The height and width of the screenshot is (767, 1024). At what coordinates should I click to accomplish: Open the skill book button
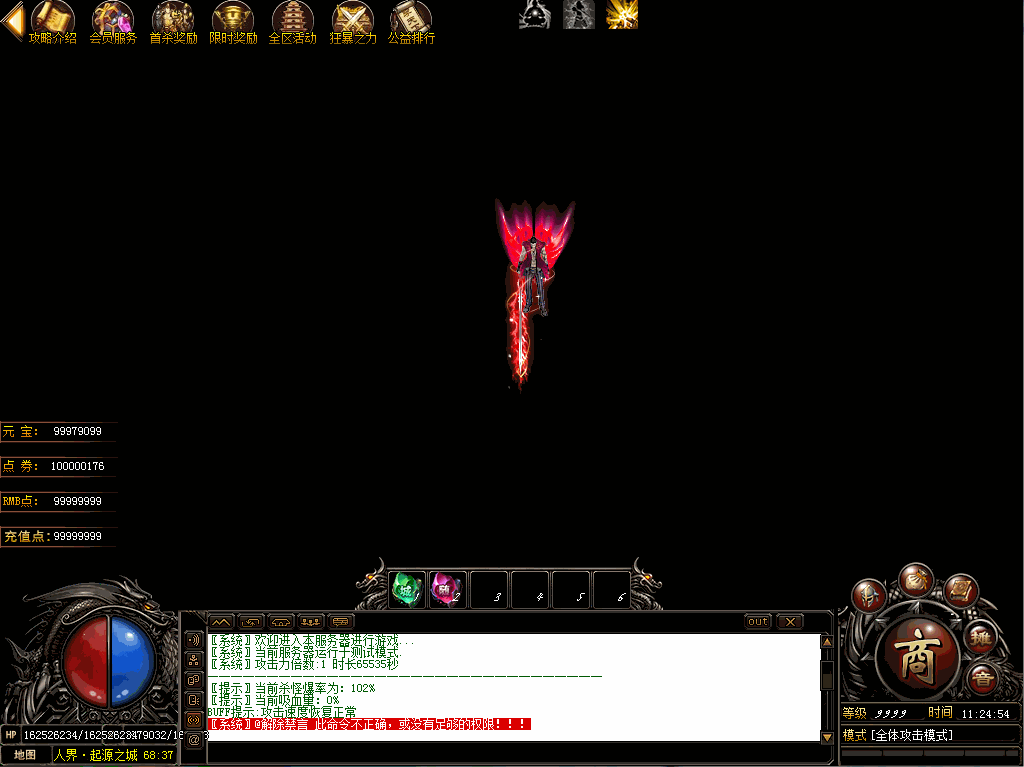pyautogui.click(x=960, y=591)
